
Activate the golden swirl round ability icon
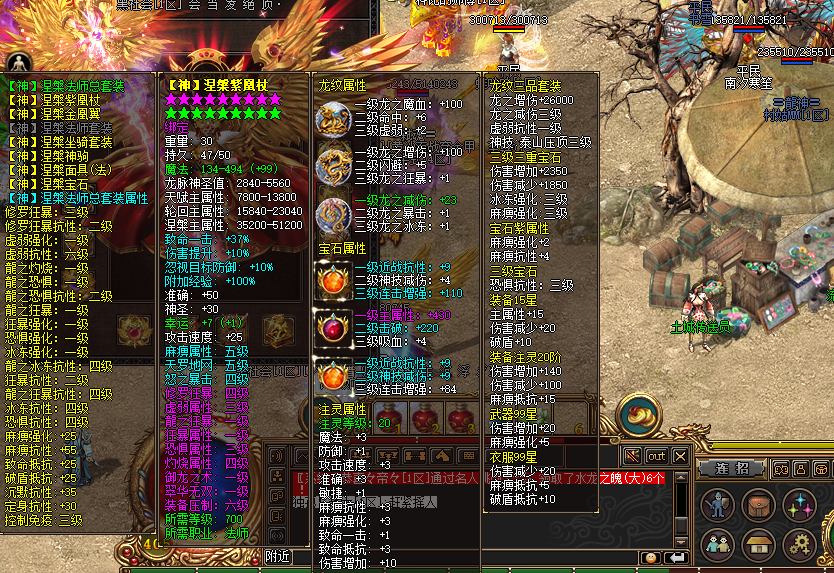tap(637, 414)
